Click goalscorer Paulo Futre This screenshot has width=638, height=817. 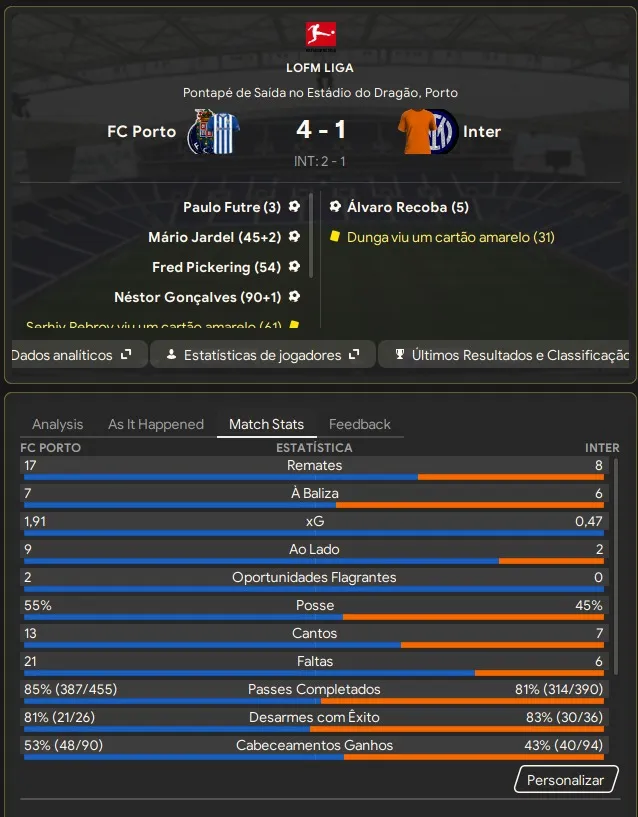(x=231, y=207)
